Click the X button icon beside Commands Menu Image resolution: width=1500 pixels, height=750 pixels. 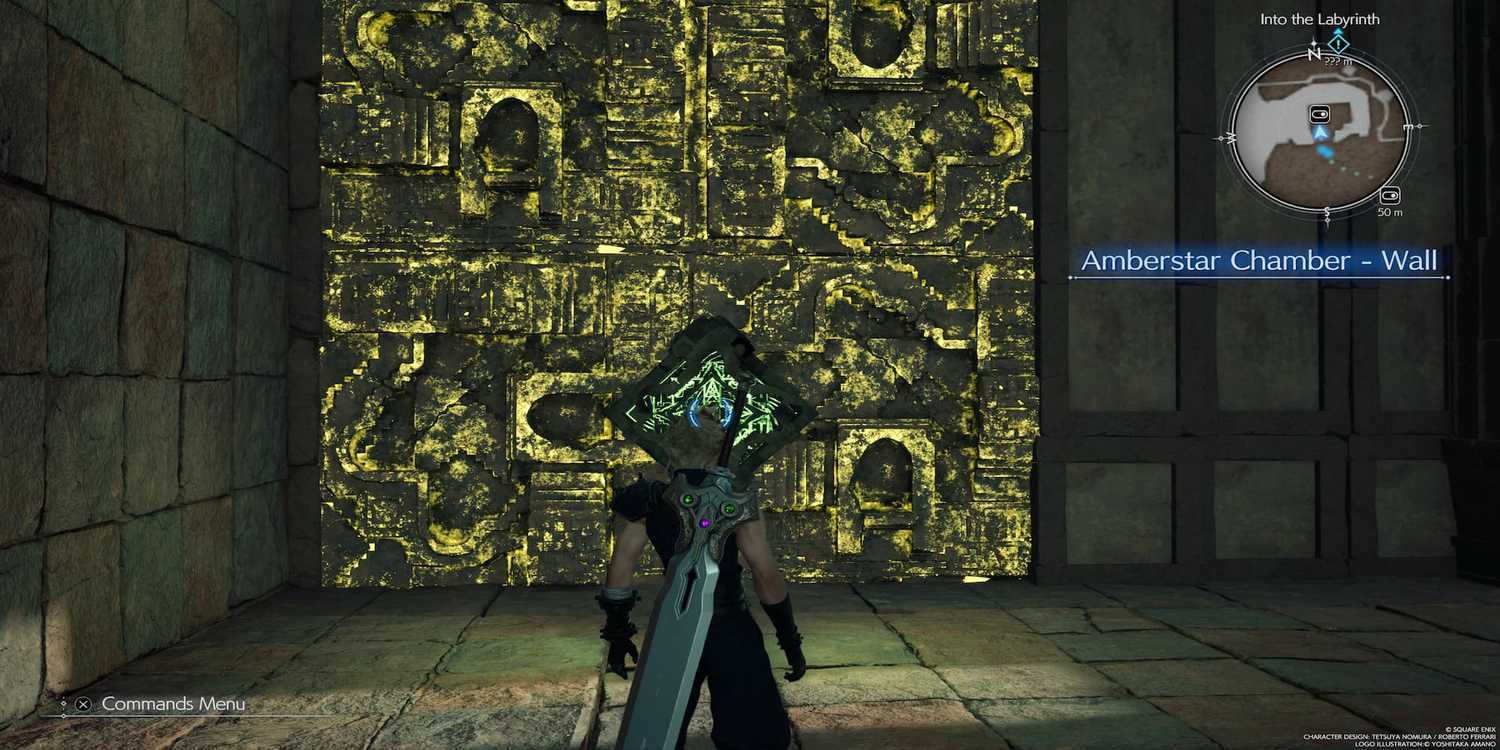point(83,704)
